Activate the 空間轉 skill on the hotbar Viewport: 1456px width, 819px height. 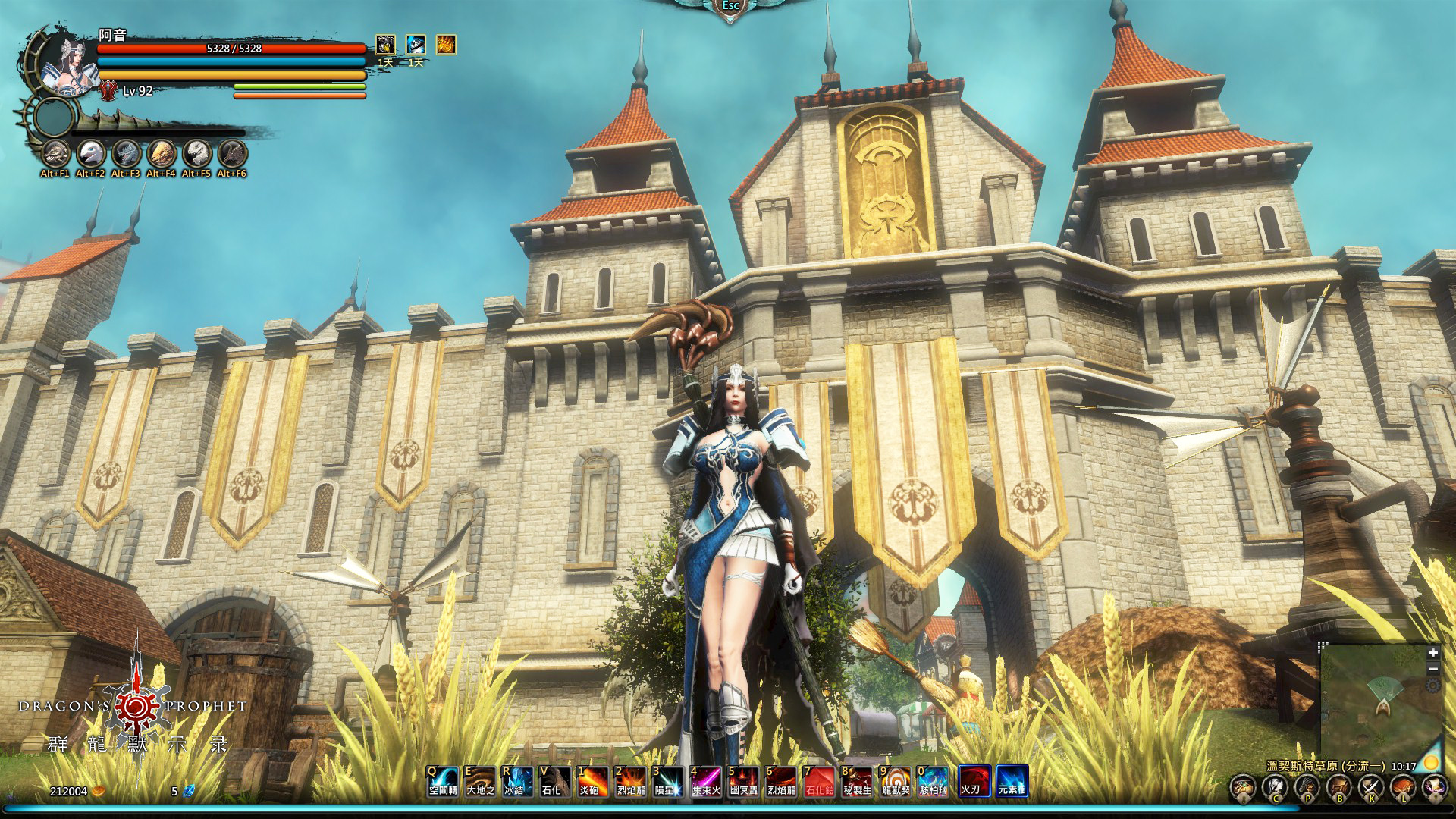pyautogui.click(x=443, y=781)
